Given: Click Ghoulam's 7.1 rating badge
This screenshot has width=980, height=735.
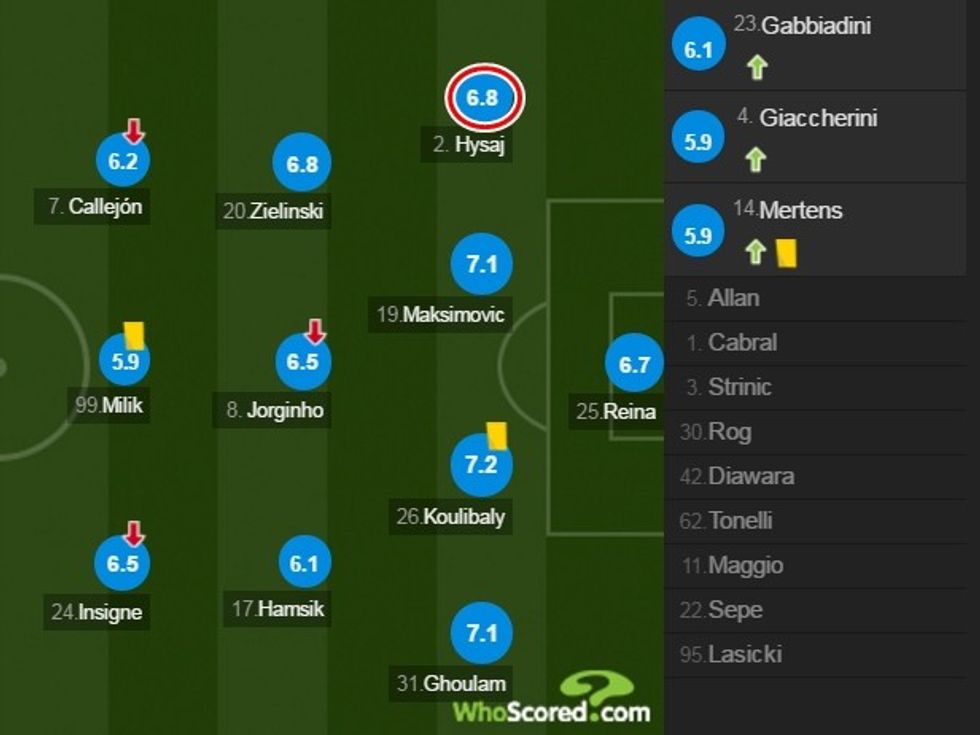Looking at the screenshot, I should (x=482, y=633).
